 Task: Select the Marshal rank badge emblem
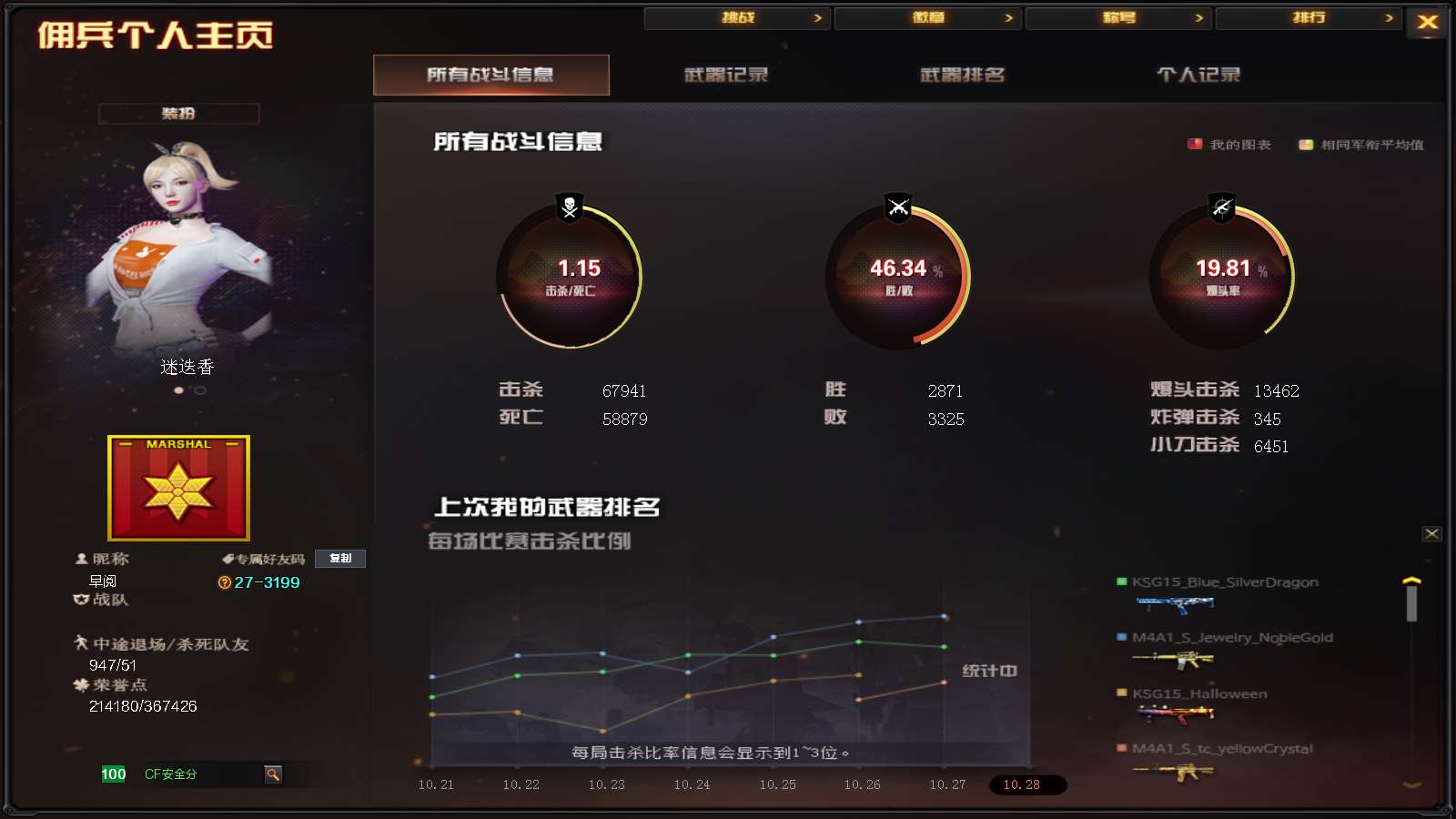[178, 489]
